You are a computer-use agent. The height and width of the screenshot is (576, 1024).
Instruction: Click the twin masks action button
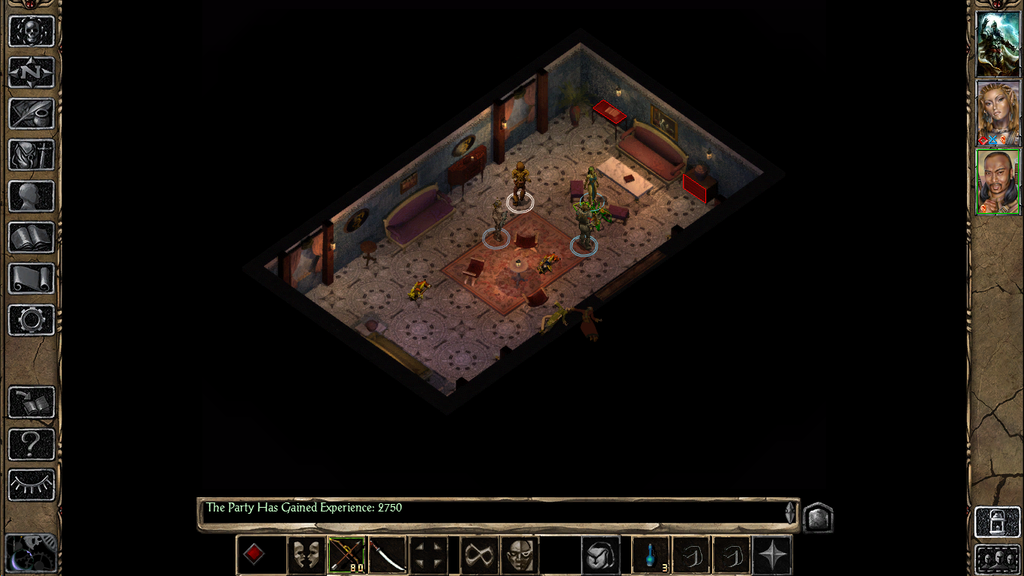[306, 555]
